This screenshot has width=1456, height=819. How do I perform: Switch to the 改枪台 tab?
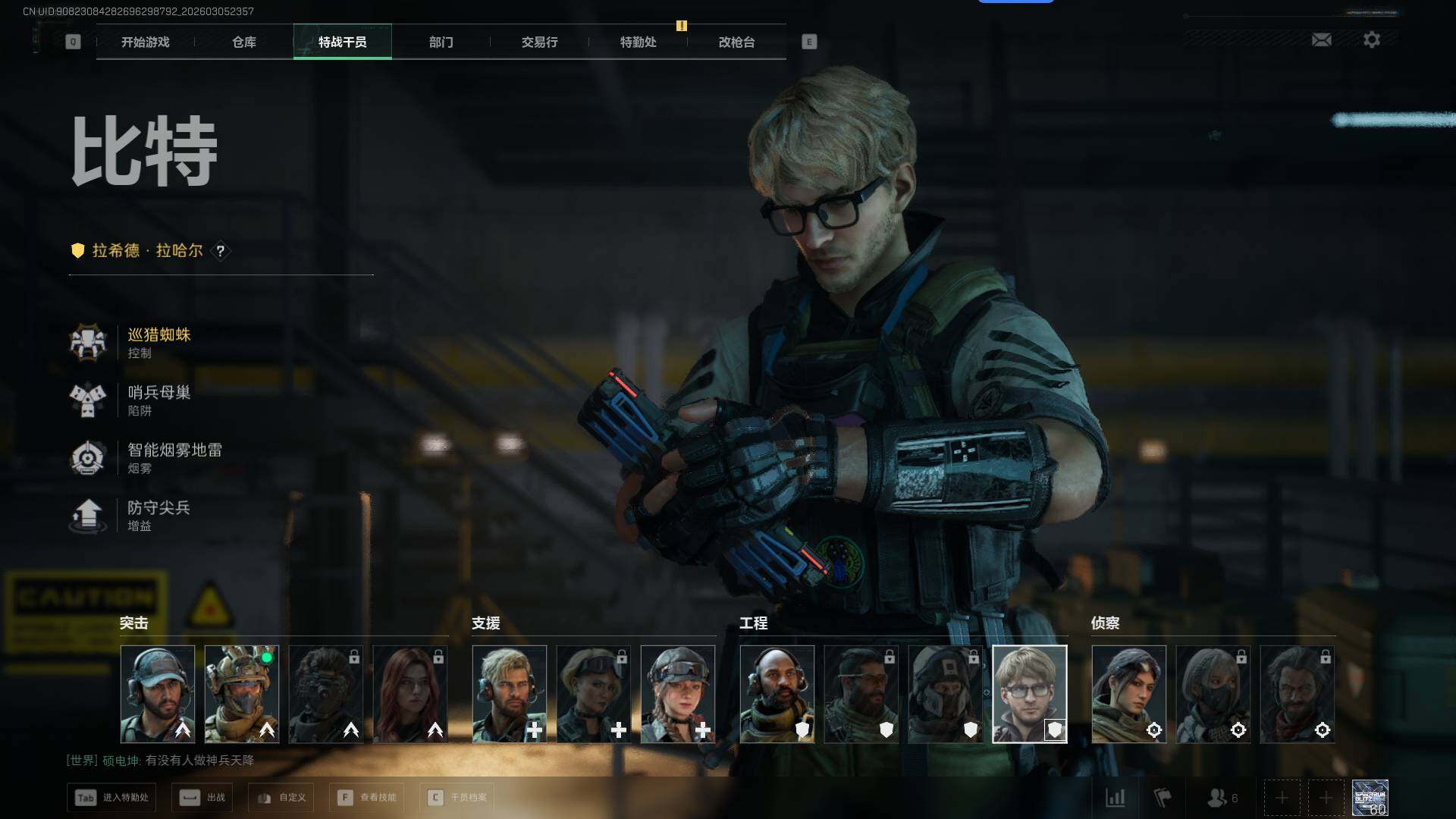[x=737, y=42]
